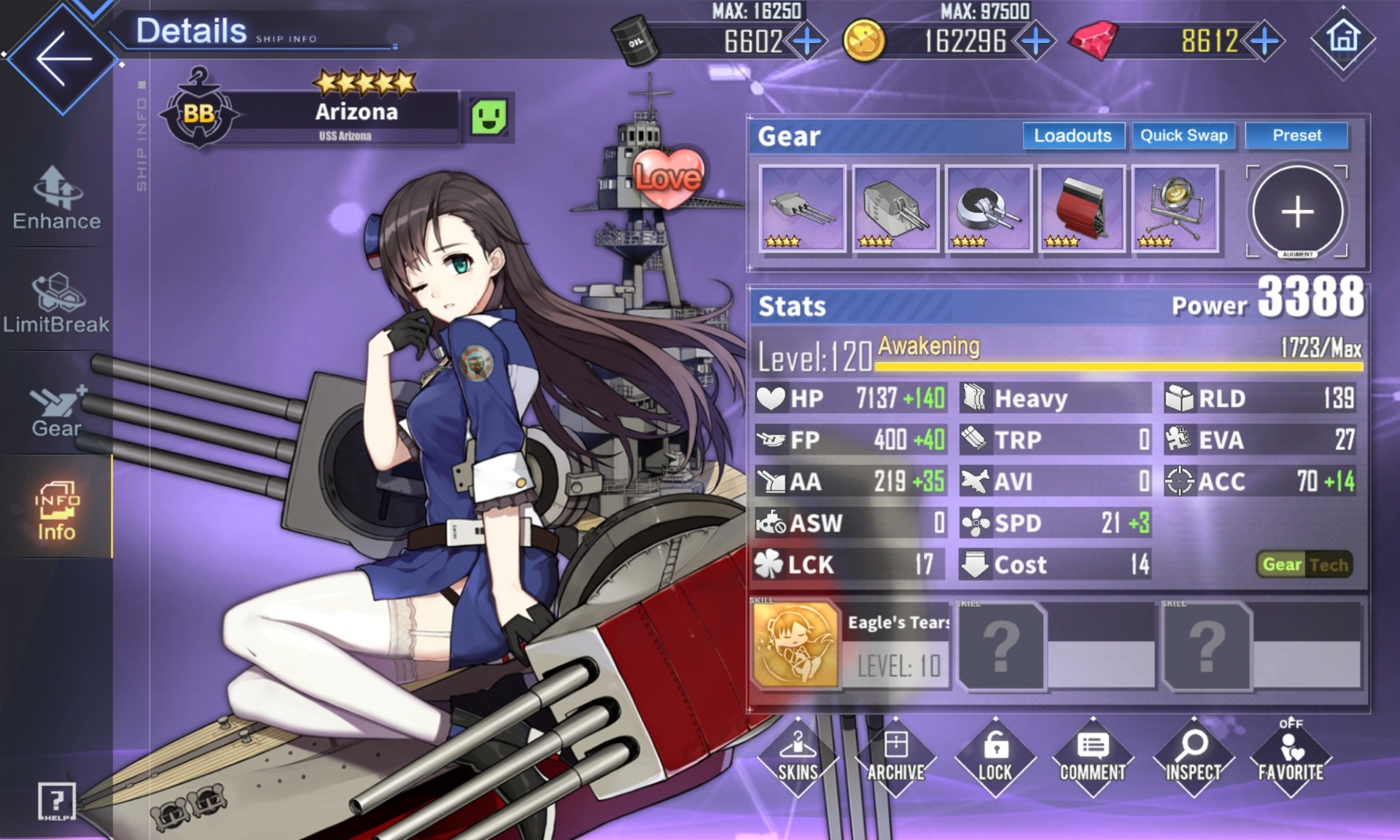View the Eagle's Tears skill
Screen dimensions: 1400x840
(796, 645)
